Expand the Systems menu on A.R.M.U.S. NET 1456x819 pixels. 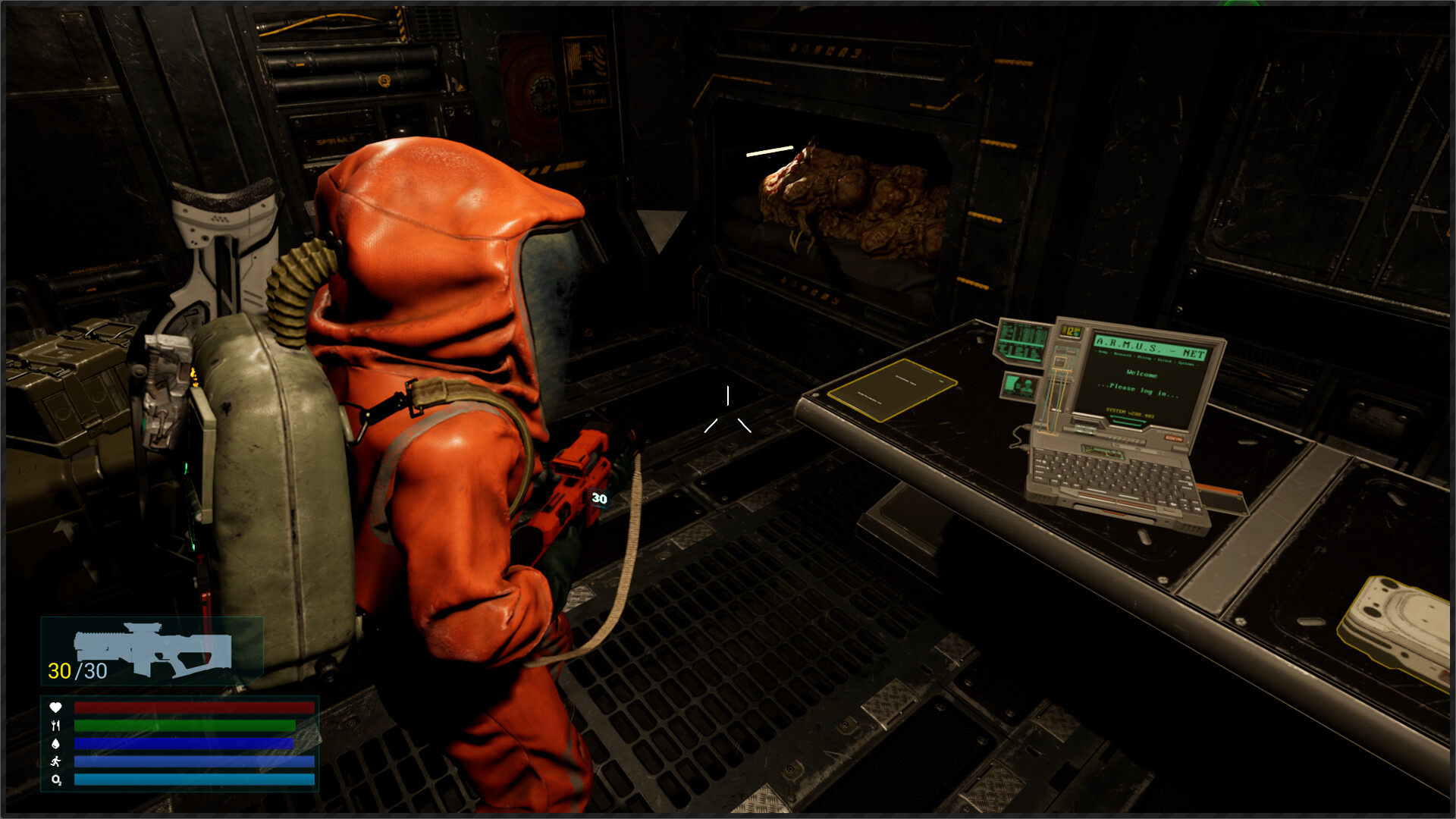coord(1187,363)
